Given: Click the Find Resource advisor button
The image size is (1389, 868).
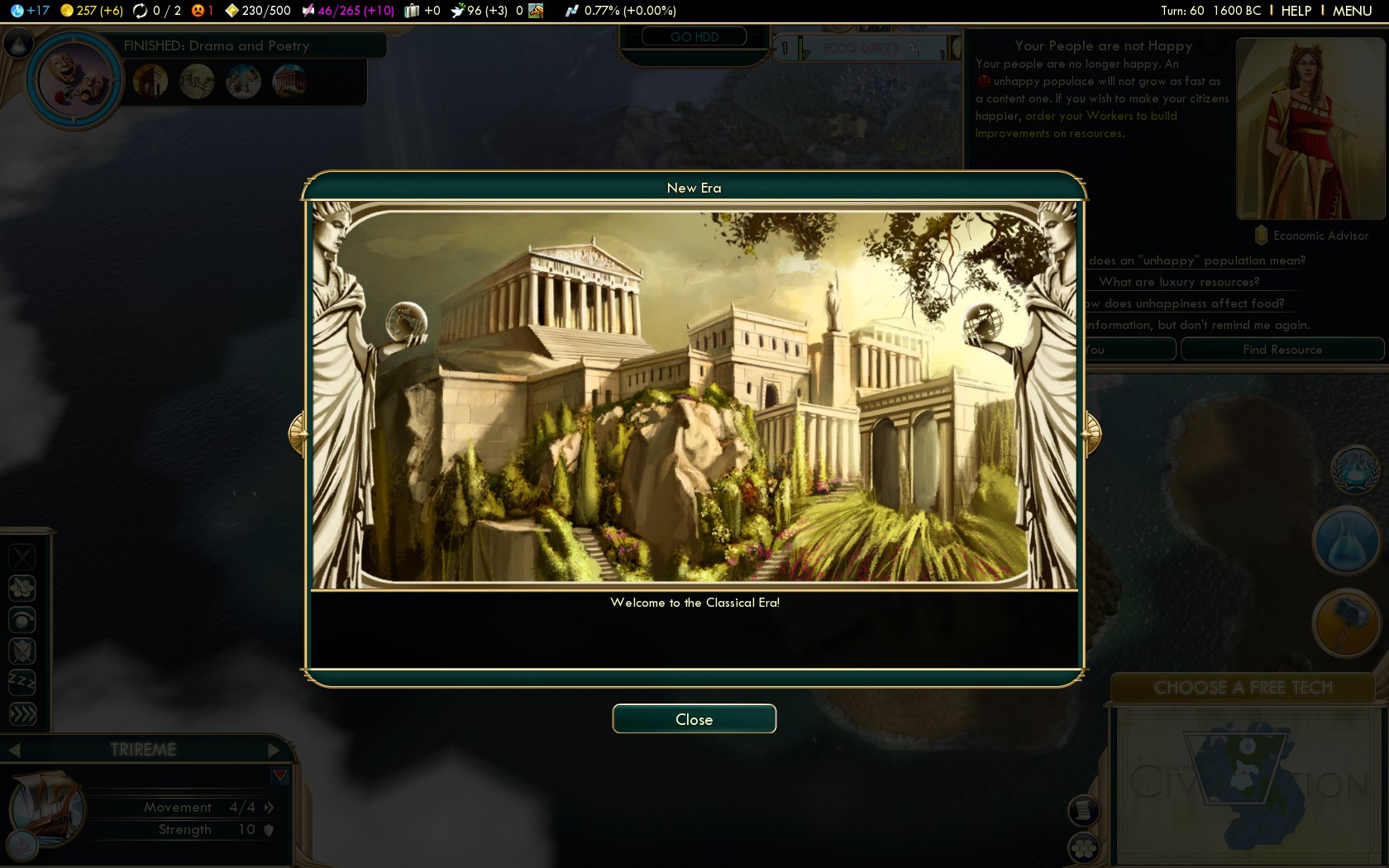Looking at the screenshot, I should [1282, 350].
